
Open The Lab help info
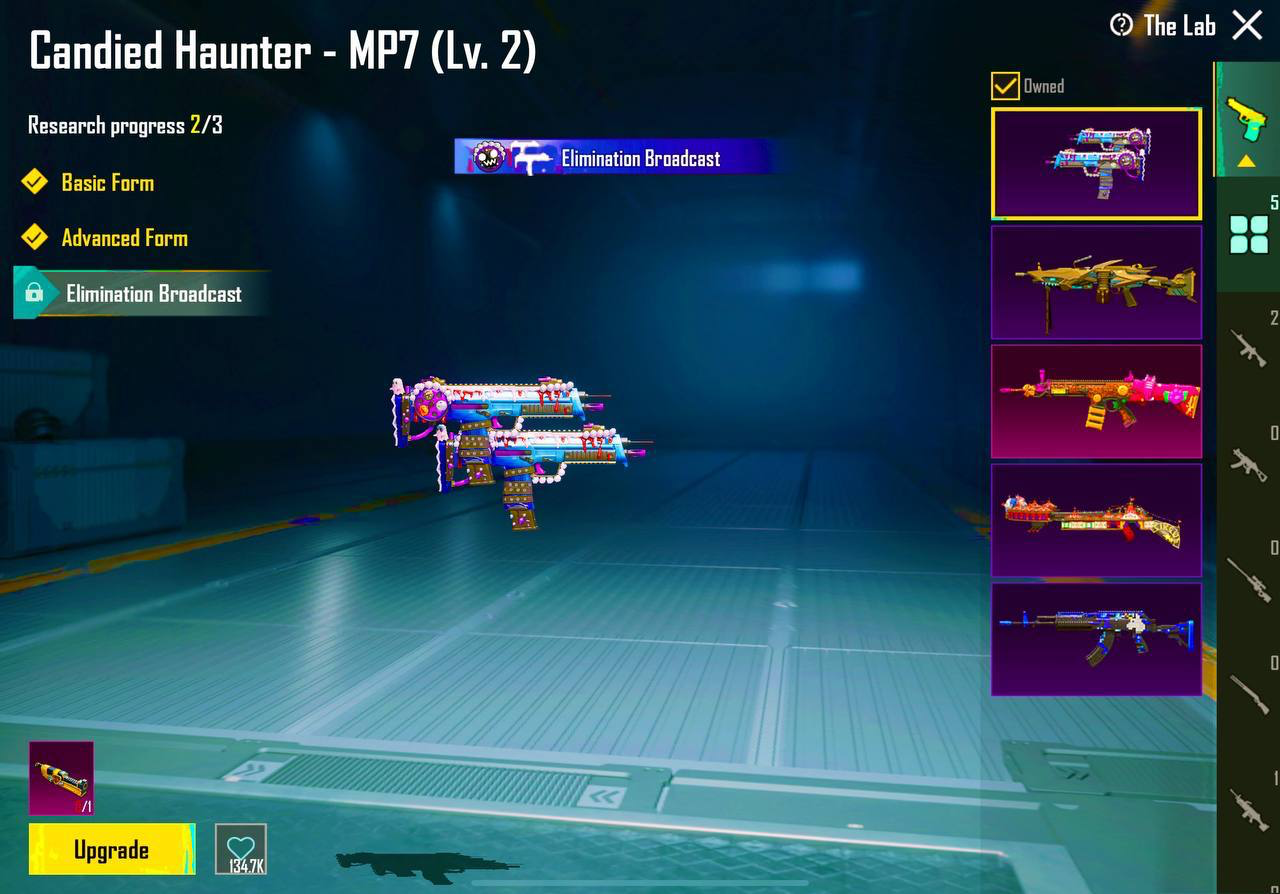point(1121,26)
